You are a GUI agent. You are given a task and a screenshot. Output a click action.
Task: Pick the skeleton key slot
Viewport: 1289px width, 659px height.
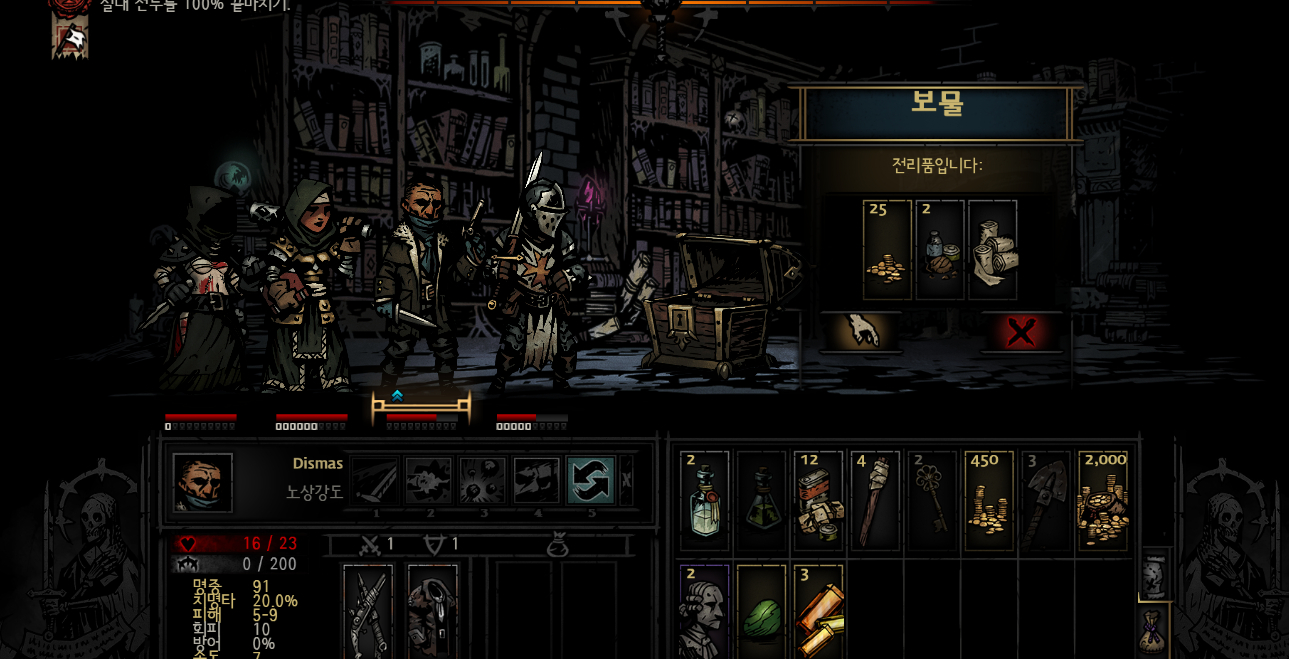(932, 502)
